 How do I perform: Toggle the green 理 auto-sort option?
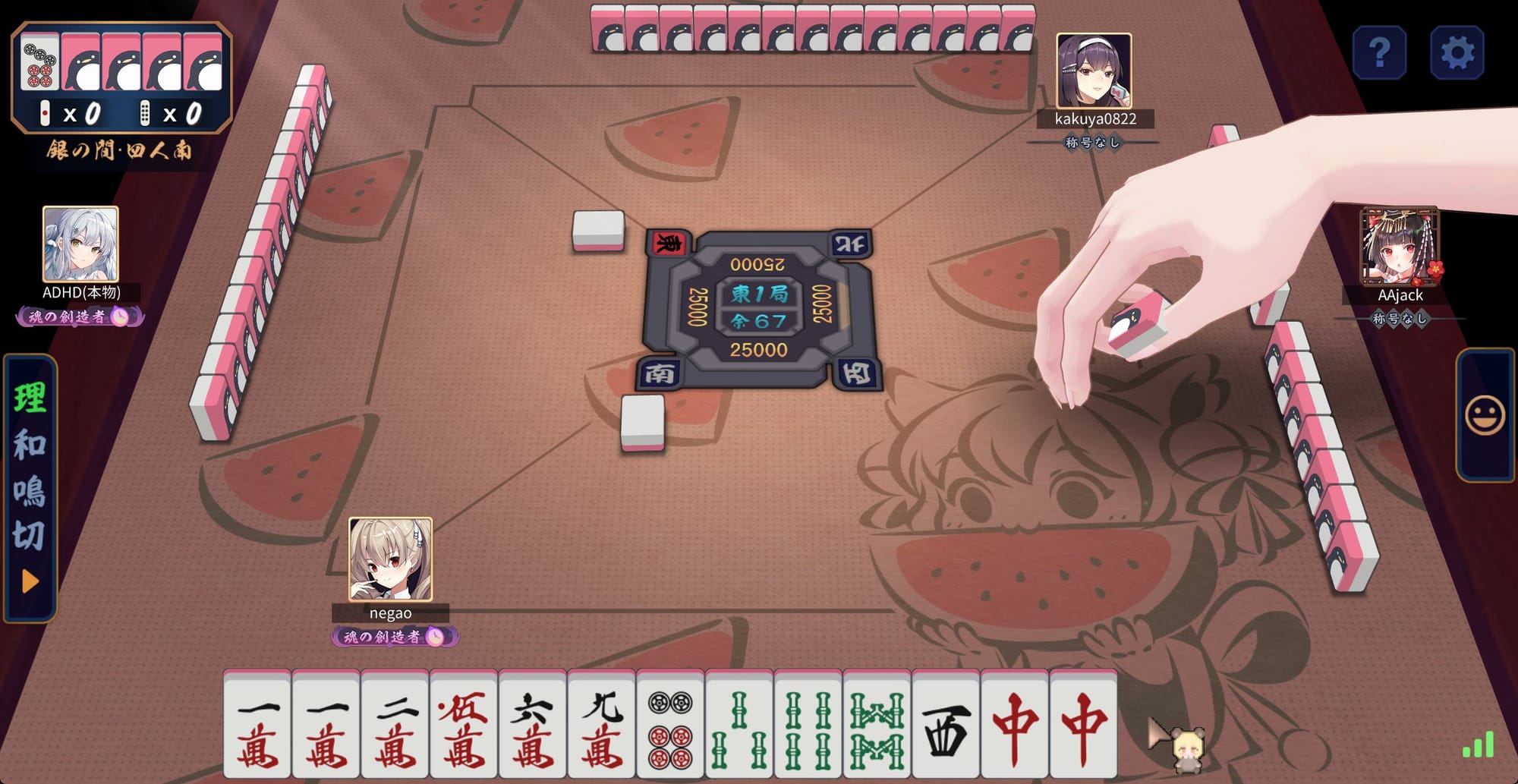click(30, 398)
